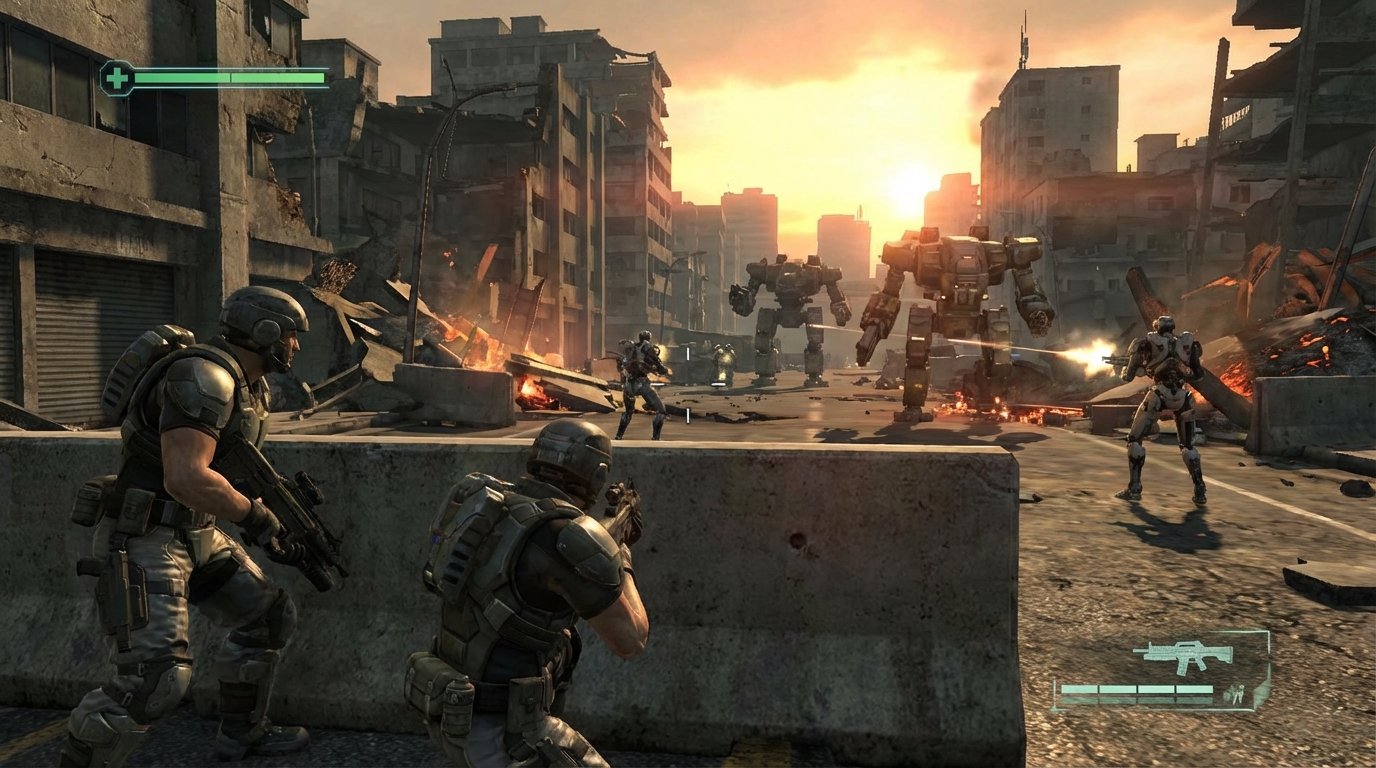Select the assault rifle weapon icon
Image resolution: width=1376 pixels, height=768 pixels.
pos(1183,656)
